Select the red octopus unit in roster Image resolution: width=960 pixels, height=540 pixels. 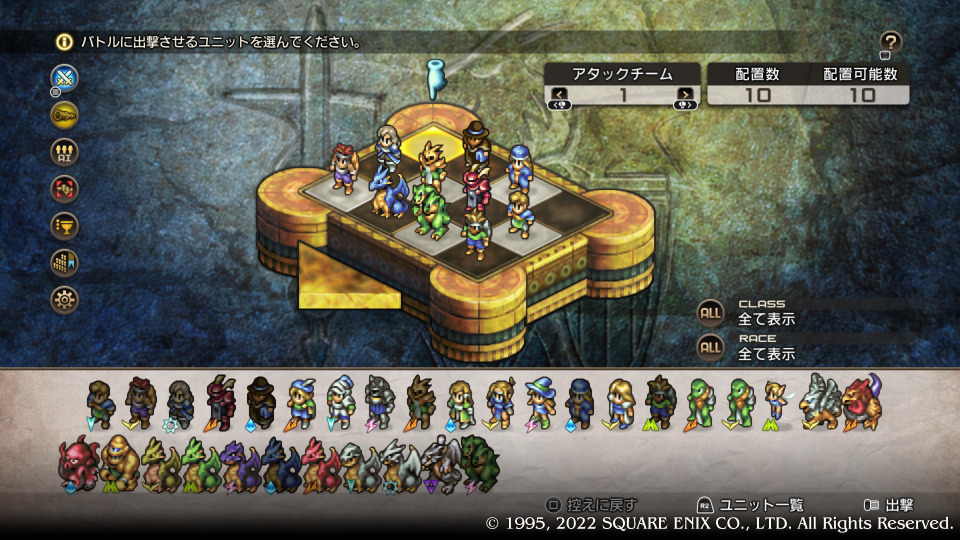pyautogui.click(x=78, y=461)
